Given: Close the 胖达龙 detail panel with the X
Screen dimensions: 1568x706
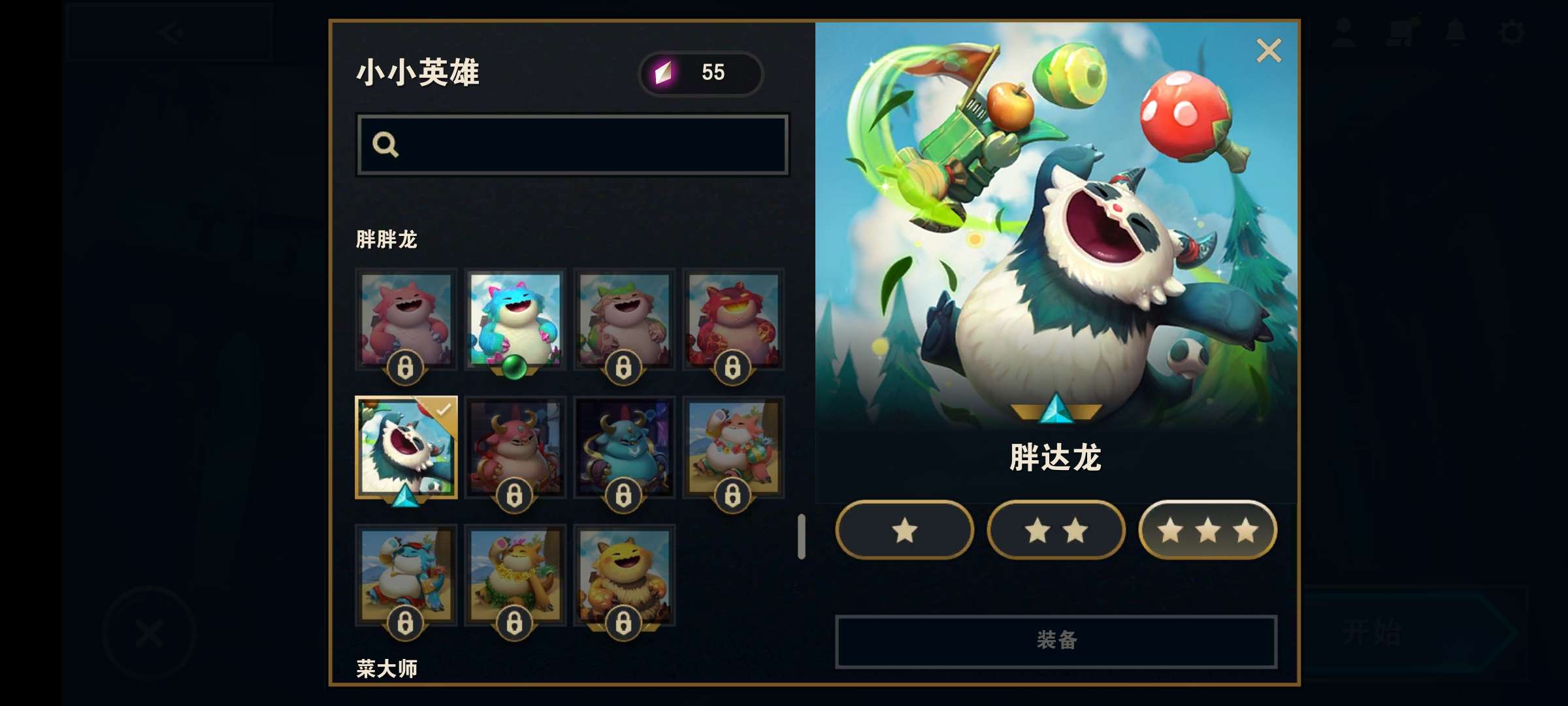Looking at the screenshot, I should (1268, 50).
